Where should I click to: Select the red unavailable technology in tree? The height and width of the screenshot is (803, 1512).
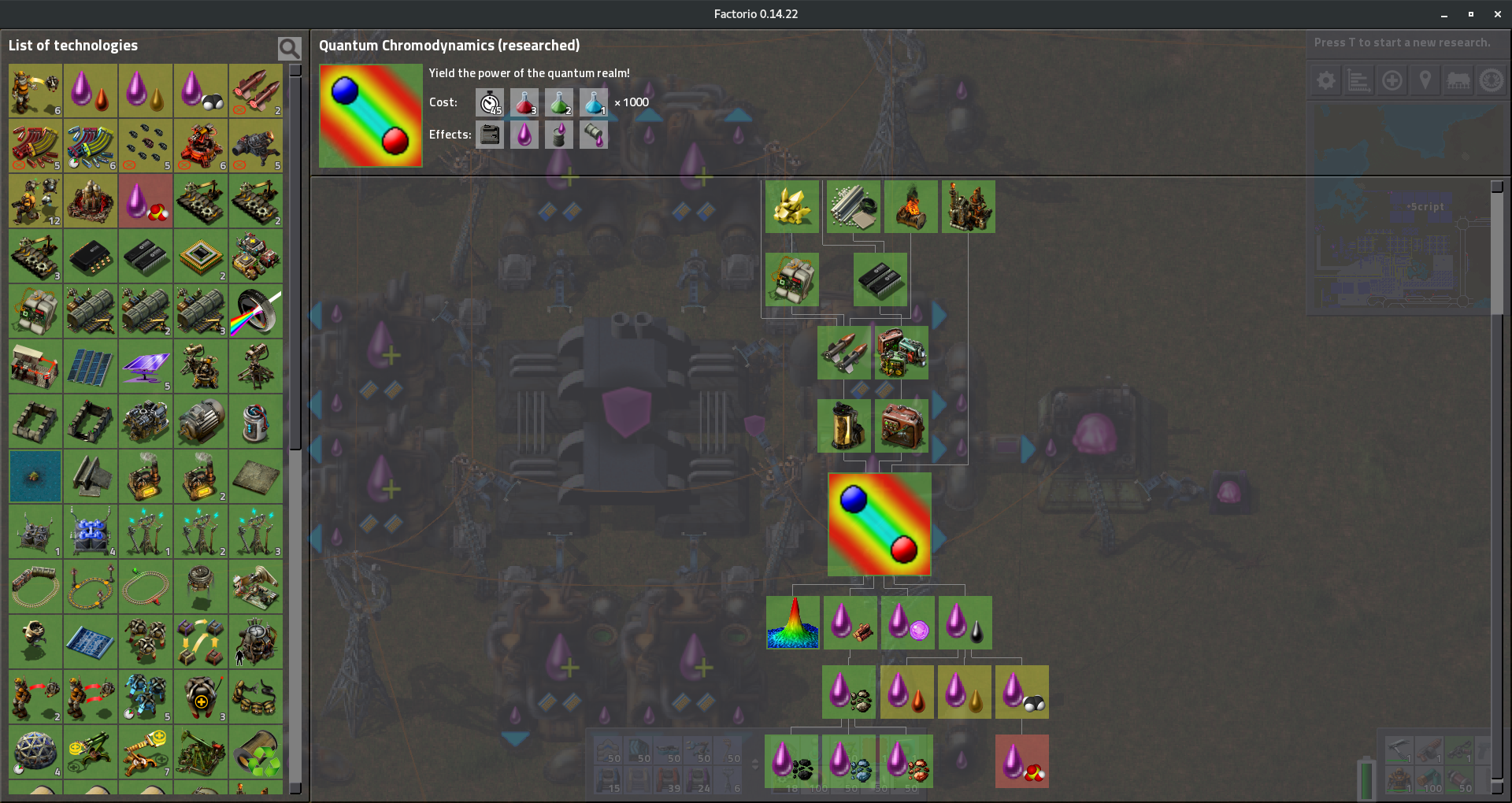pyautogui.click(x=1021, y=761)
